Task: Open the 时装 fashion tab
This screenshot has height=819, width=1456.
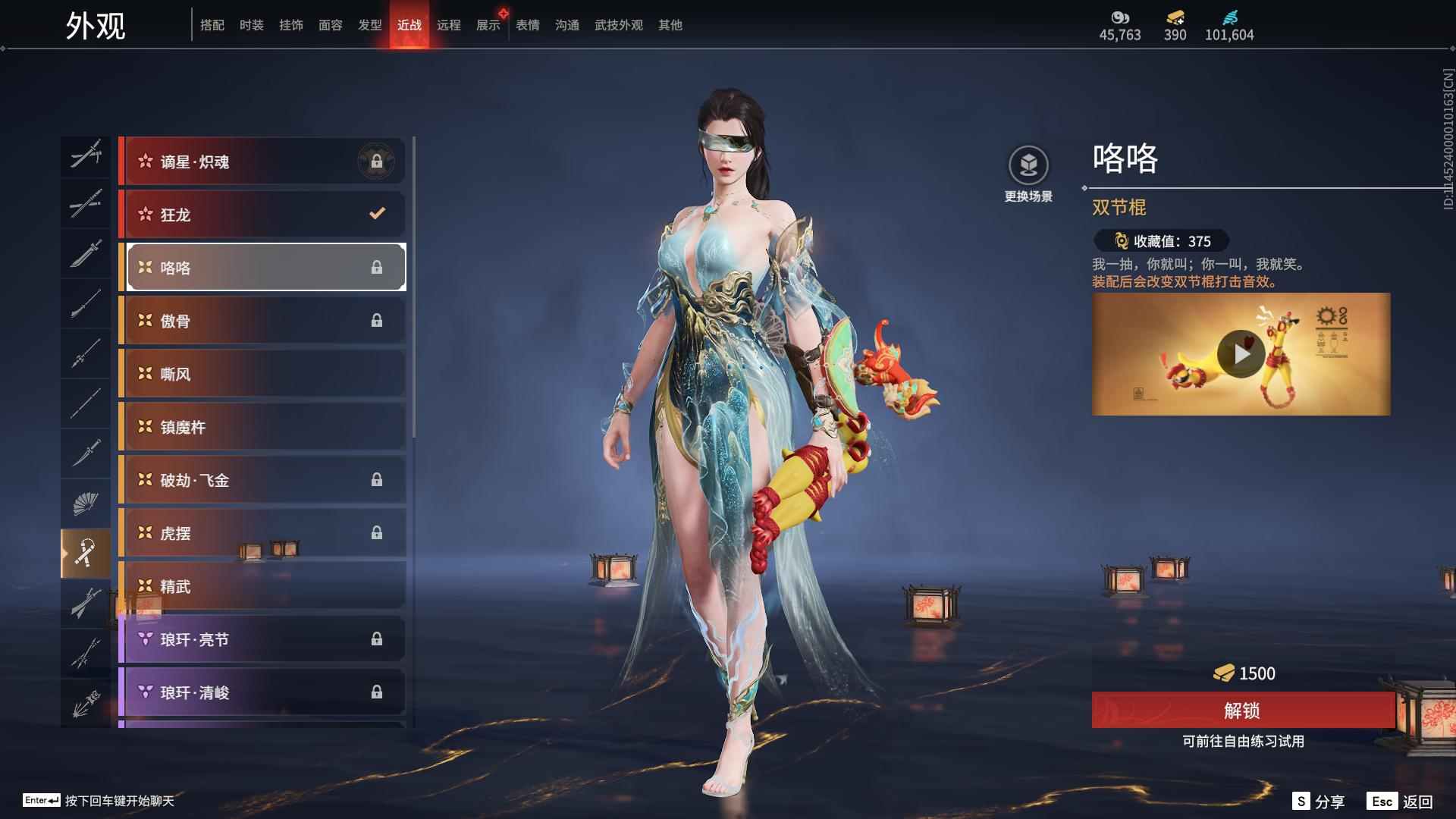Action: (252, 24)
